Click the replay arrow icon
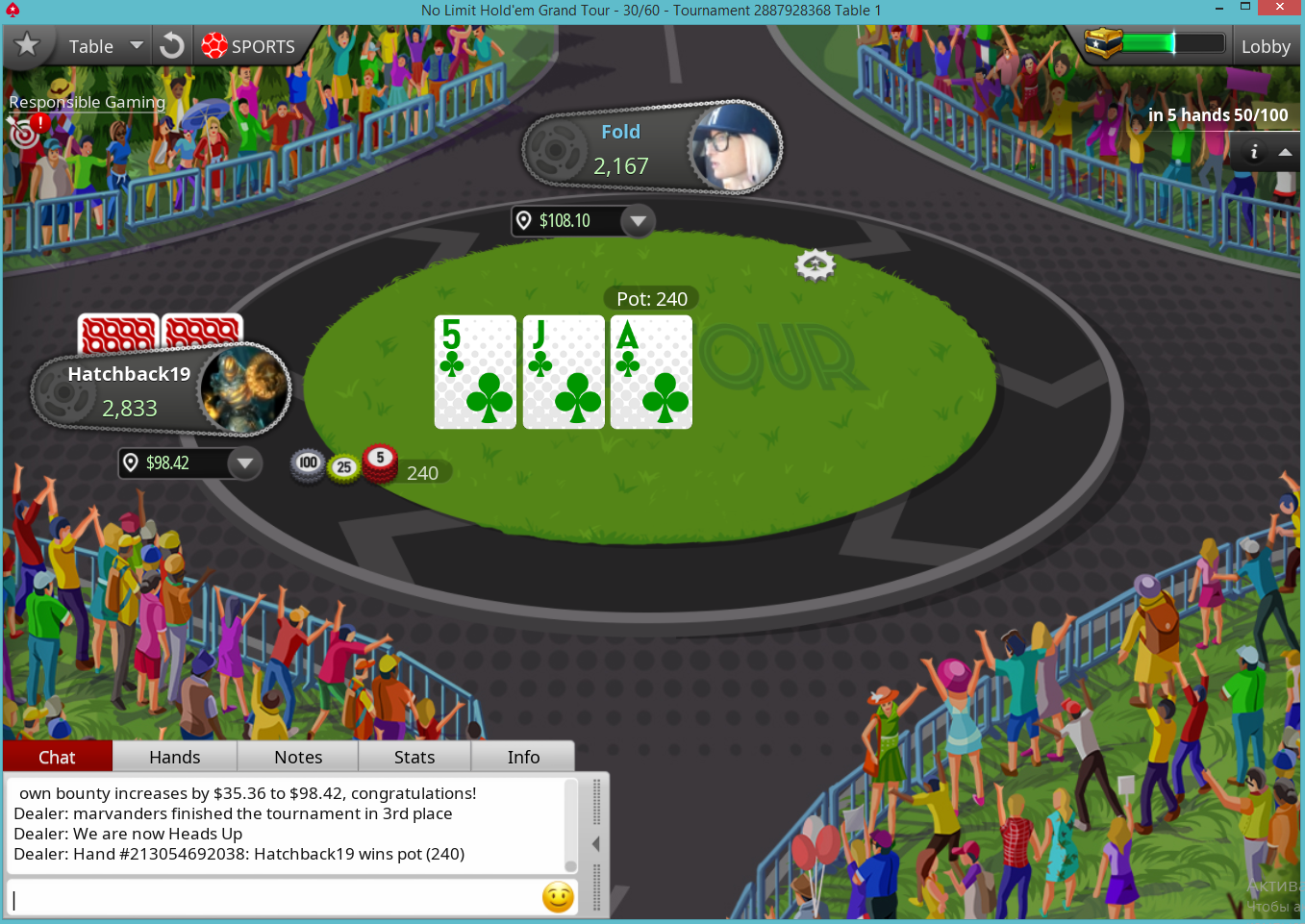The height and width of the screenshot is (924, 1305). click(172, 46)
